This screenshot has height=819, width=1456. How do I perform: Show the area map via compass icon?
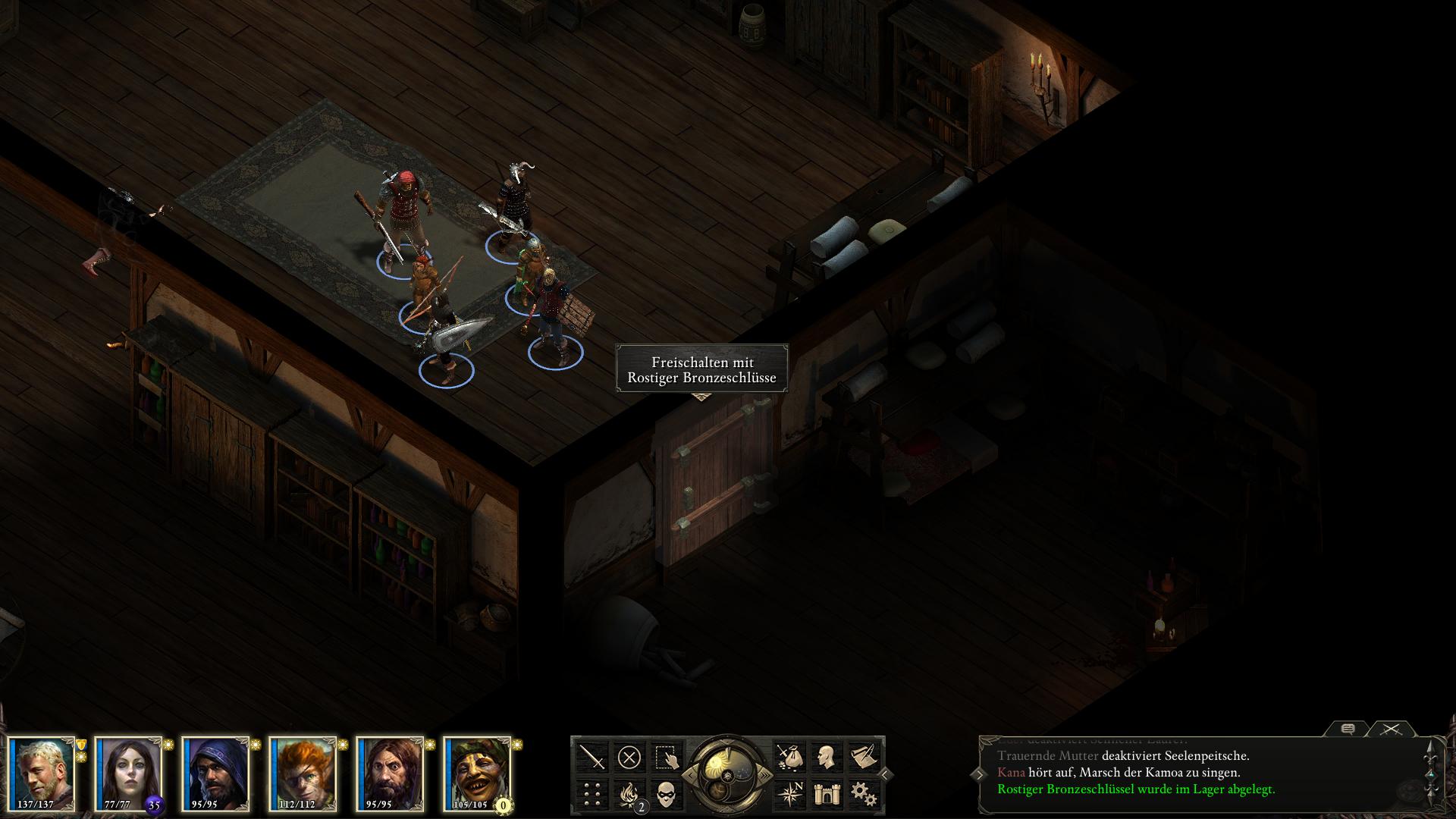pos(789,794)
